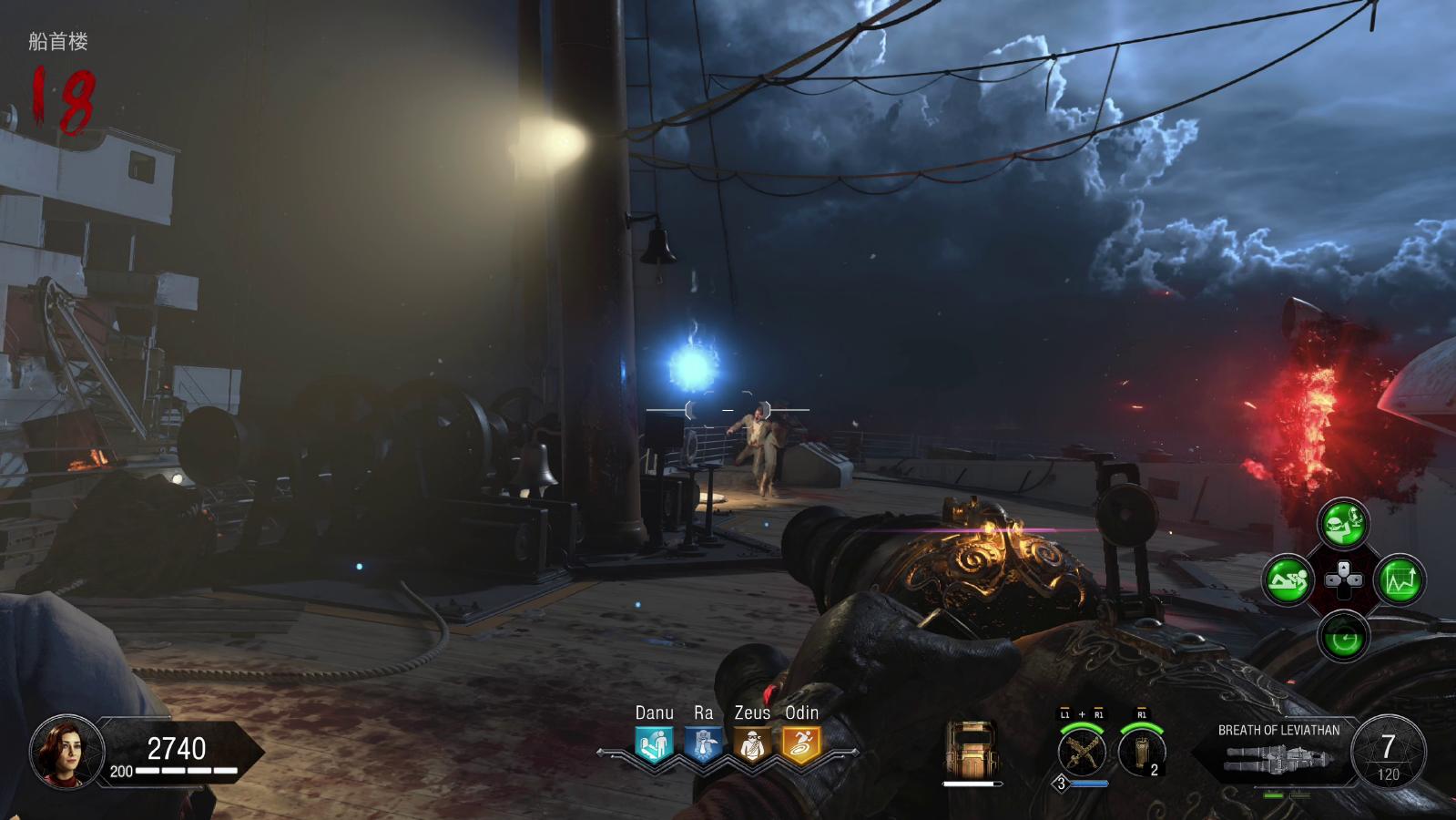This screenshot has height=820, width=1456.
Task: Choose the Zeus perk icon
Action: coord(752,744)
